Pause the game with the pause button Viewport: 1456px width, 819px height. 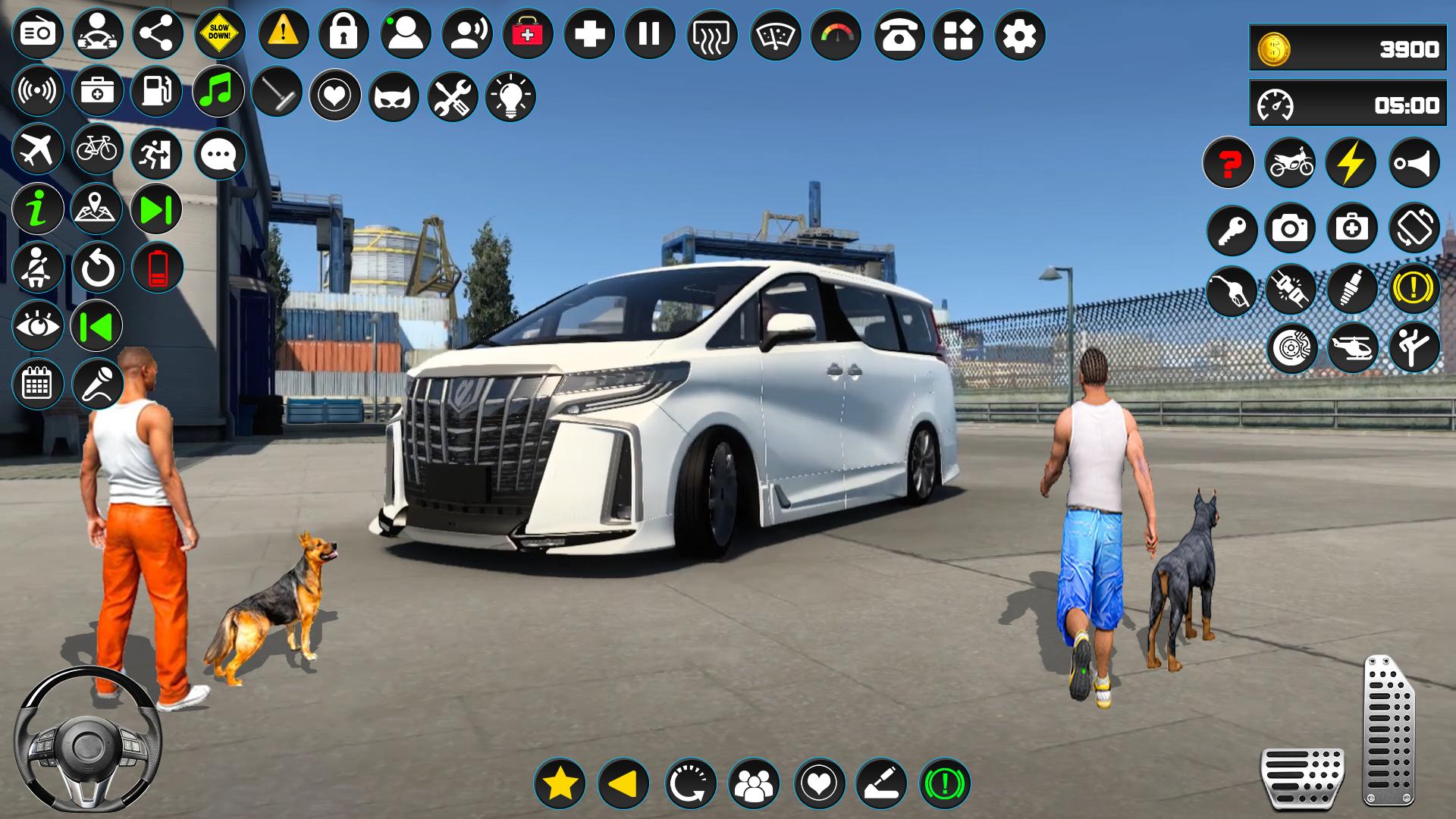pyautogui.click(x=649, y=35)
